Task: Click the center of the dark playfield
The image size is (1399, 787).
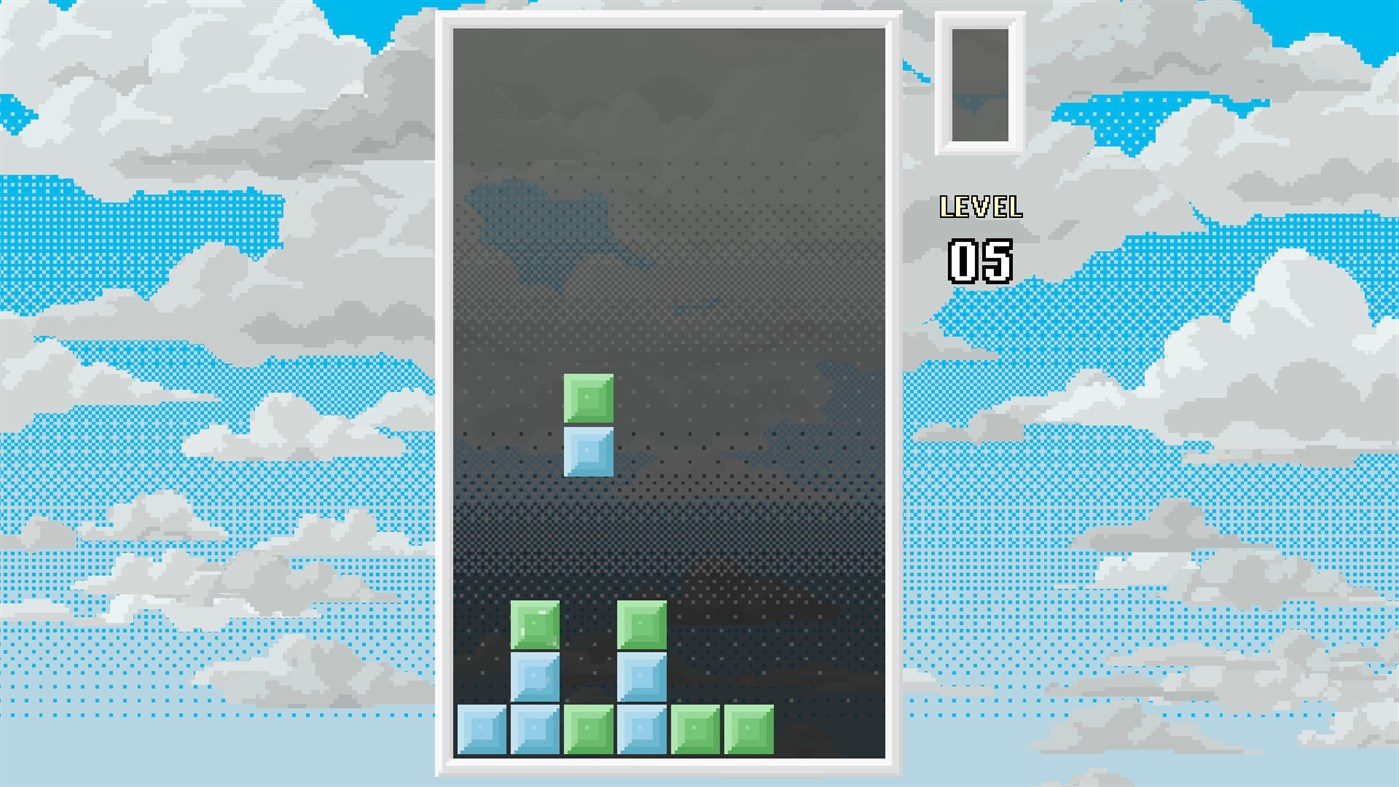Action: point(670,390)
